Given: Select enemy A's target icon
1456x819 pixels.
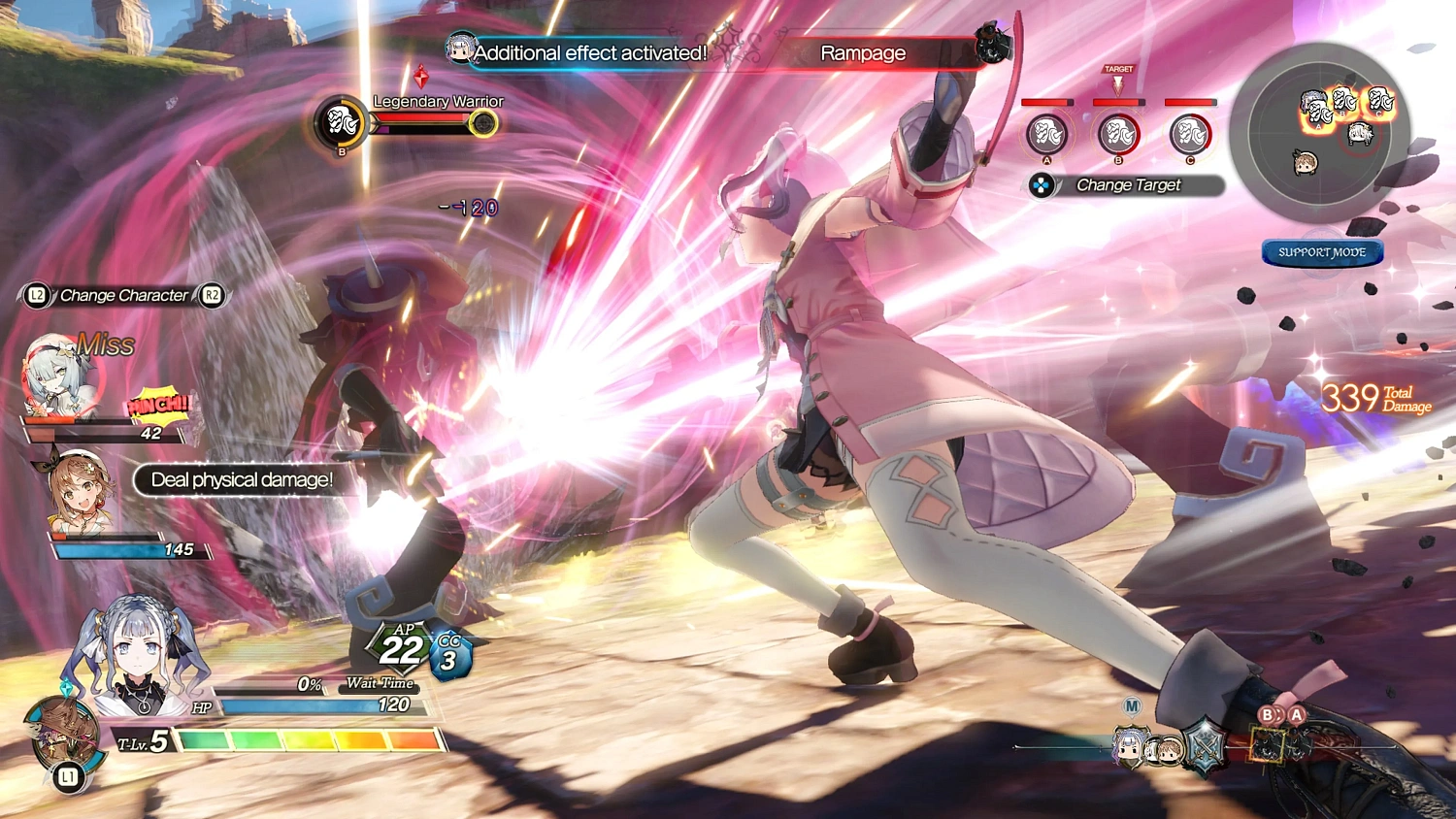Looking at the screenshot, I should coord(1045,134).
